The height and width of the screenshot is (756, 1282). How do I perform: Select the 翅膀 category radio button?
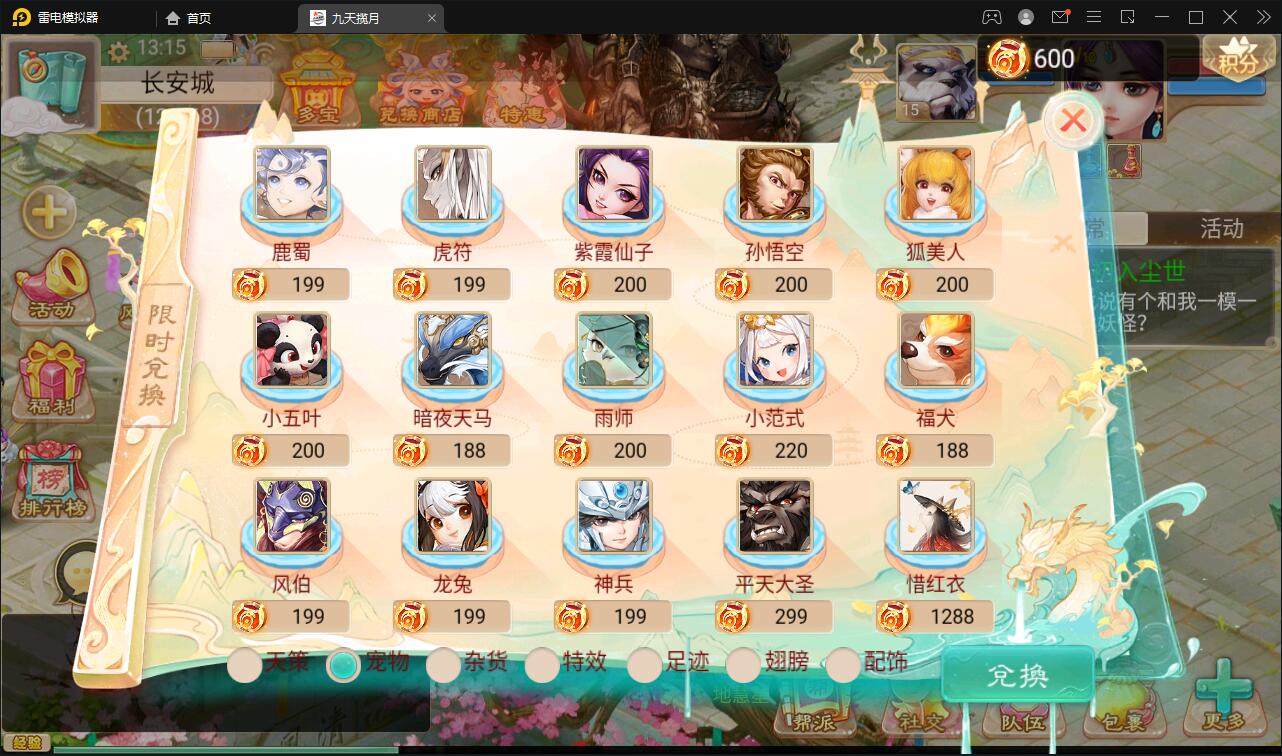(743, 664)
